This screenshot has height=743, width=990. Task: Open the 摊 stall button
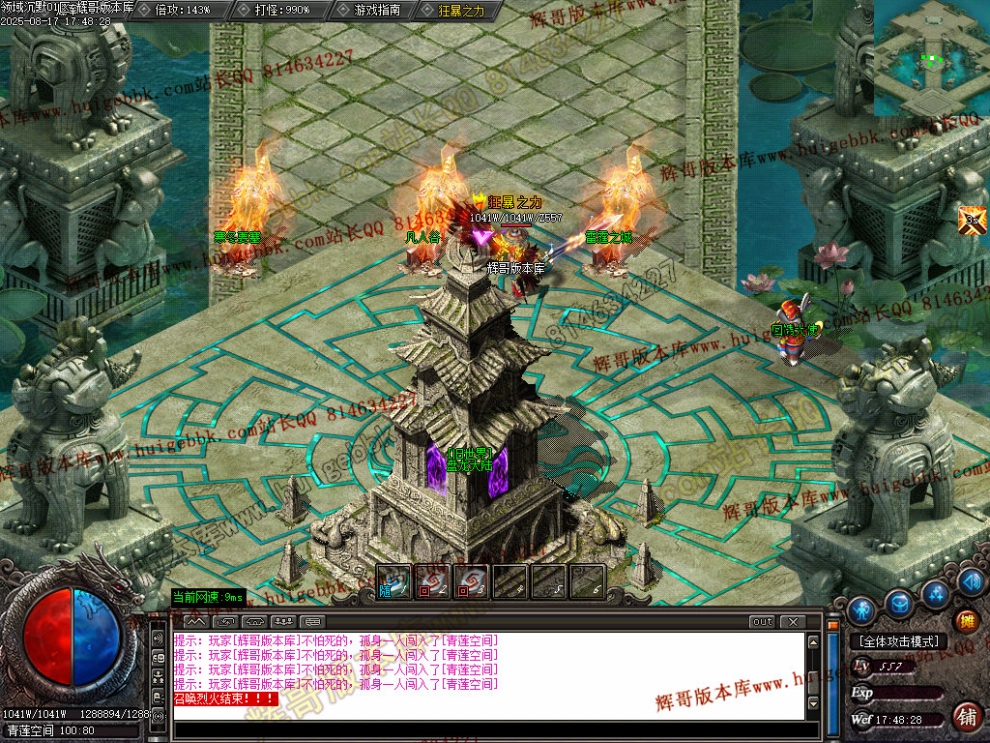click(966, 620)
